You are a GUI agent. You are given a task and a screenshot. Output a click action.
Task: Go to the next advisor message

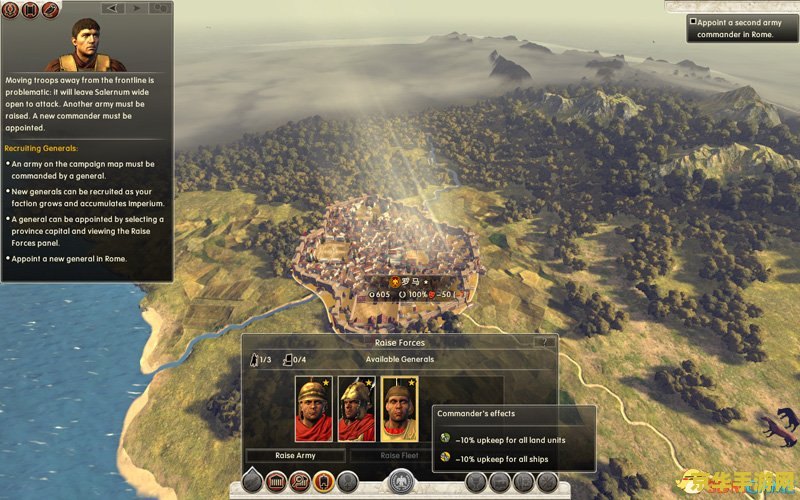(136, 8)
